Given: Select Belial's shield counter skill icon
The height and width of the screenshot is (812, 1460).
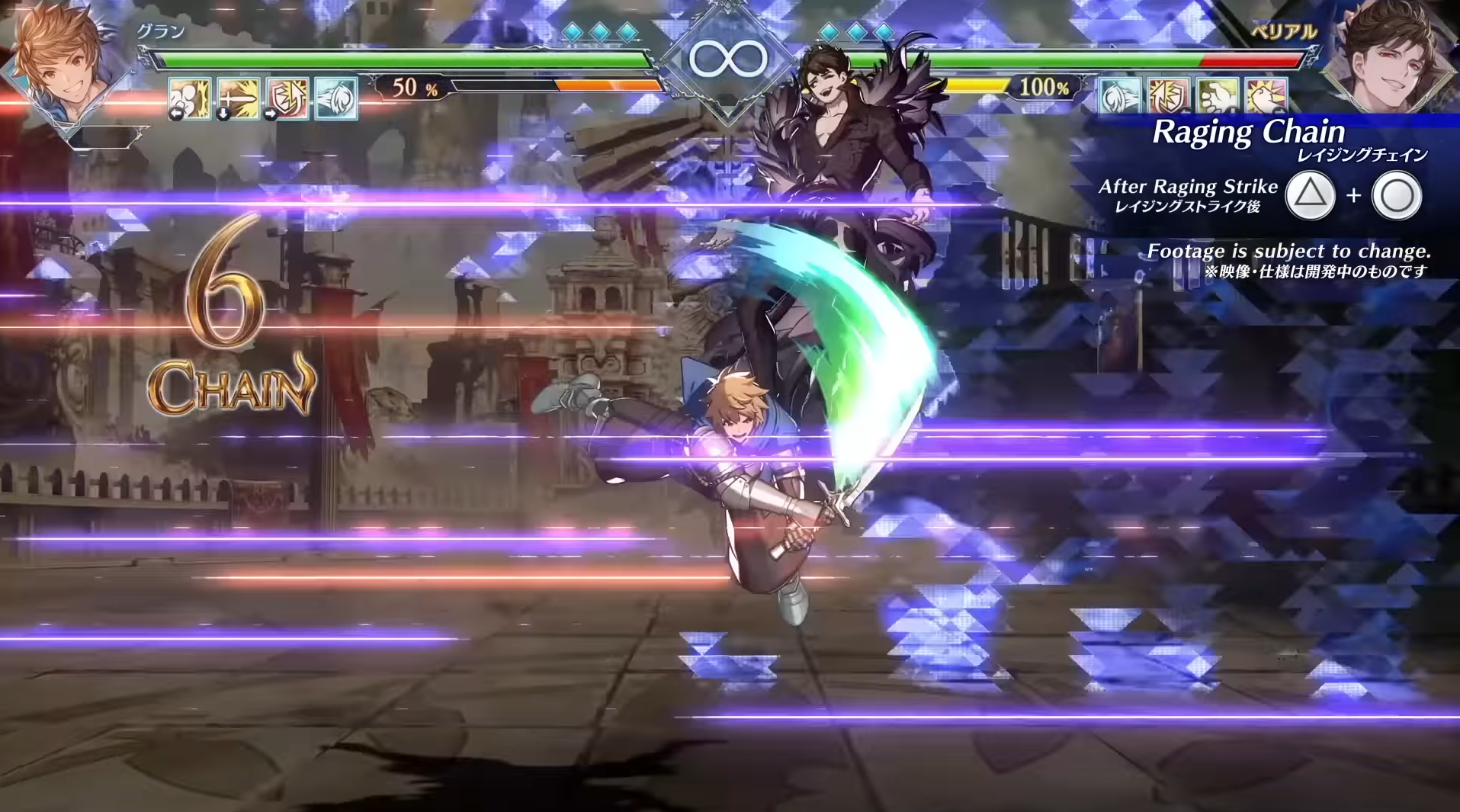Looking at the screenshot, I should 1166,95.
